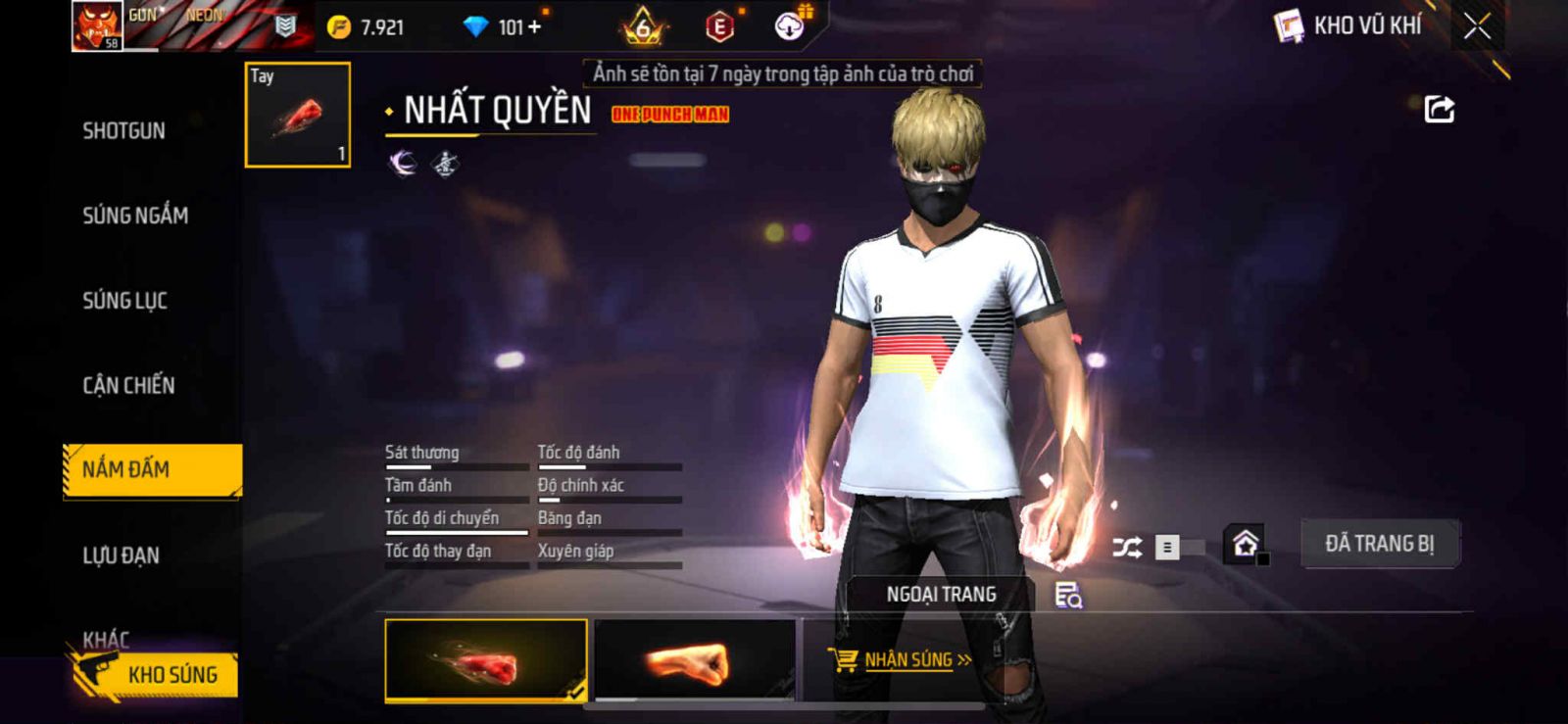
Task: Select the red flaming fist skin
Action: pyautogui.click(x=485, y=661)
